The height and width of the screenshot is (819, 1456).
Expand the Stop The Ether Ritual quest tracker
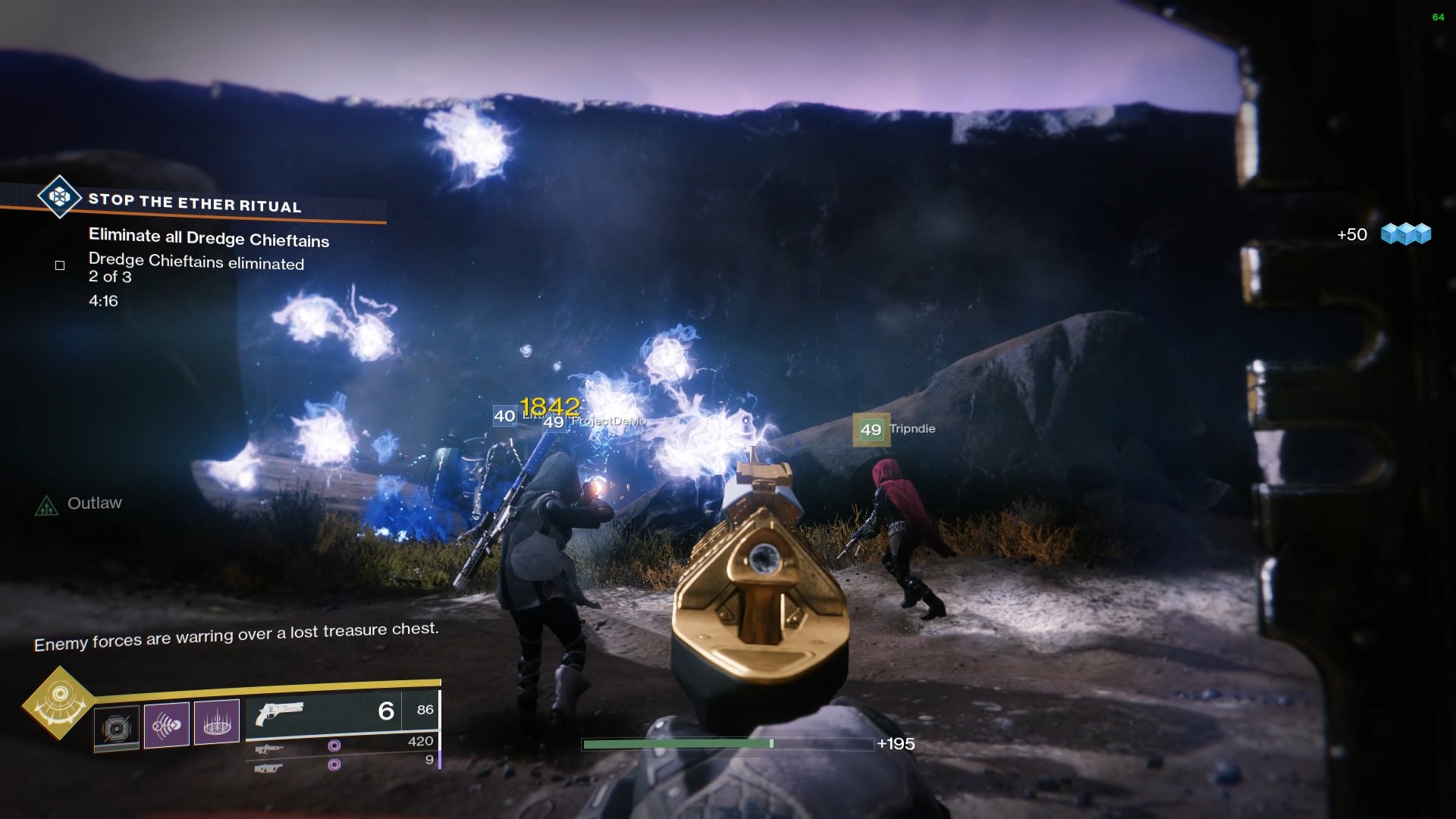(x=193, y=203)
